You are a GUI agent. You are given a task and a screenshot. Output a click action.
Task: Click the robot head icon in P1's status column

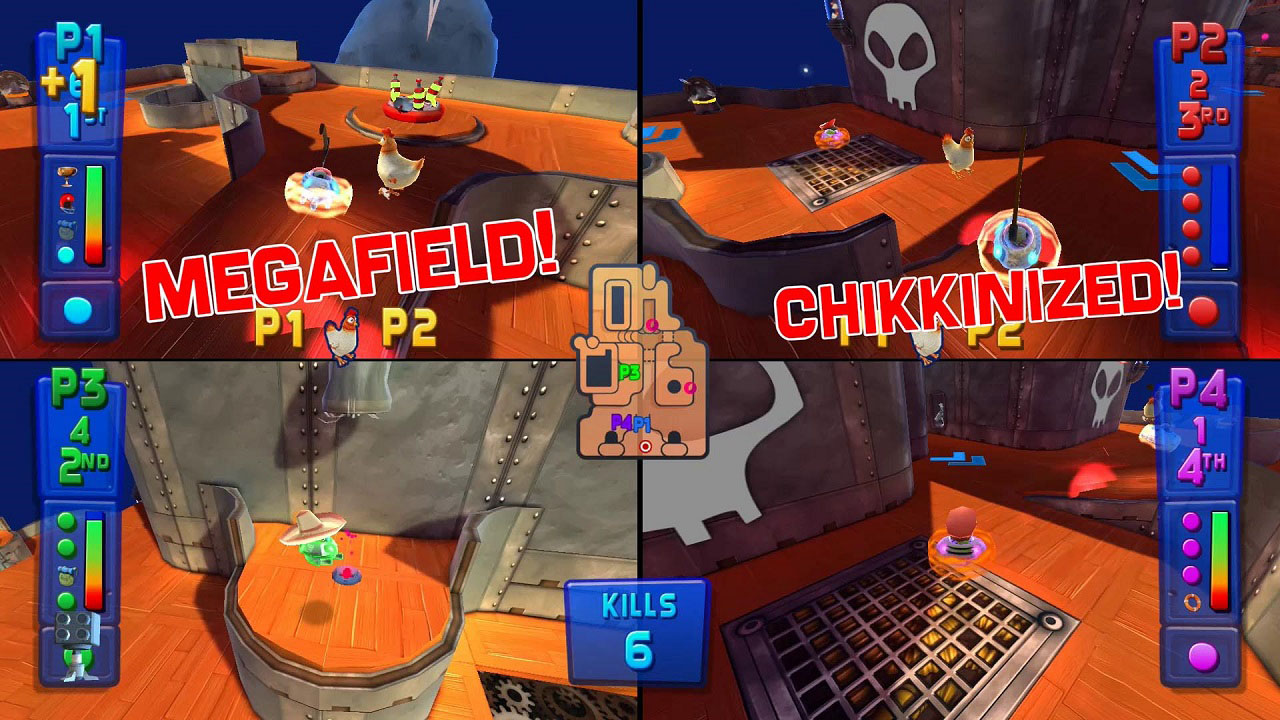tap(67, 229)
